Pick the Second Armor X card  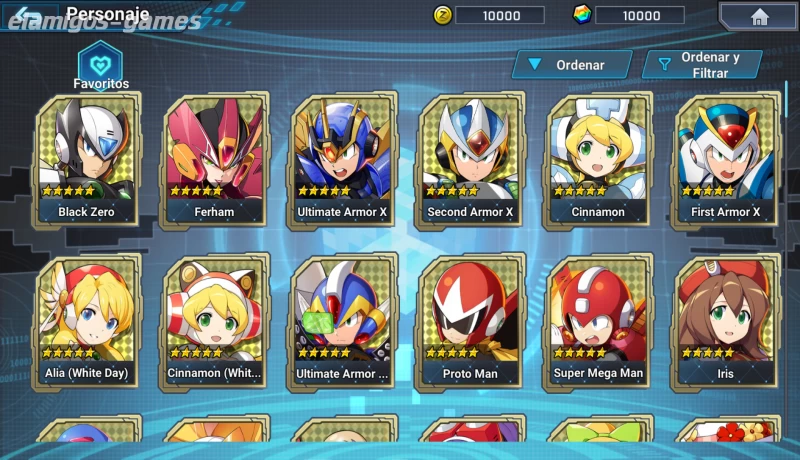(x=470, y=160)
